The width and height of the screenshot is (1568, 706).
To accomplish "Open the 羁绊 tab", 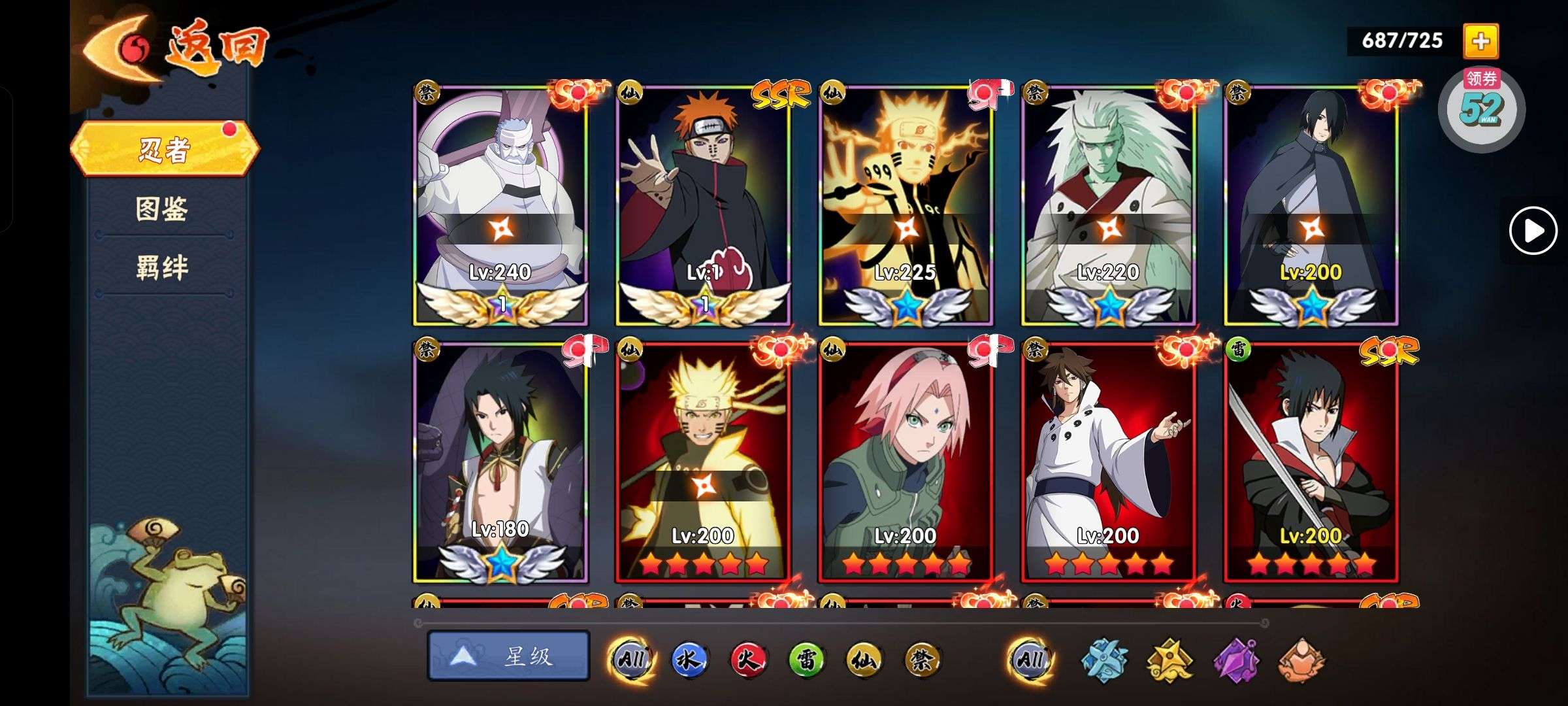I will (162, 268).
